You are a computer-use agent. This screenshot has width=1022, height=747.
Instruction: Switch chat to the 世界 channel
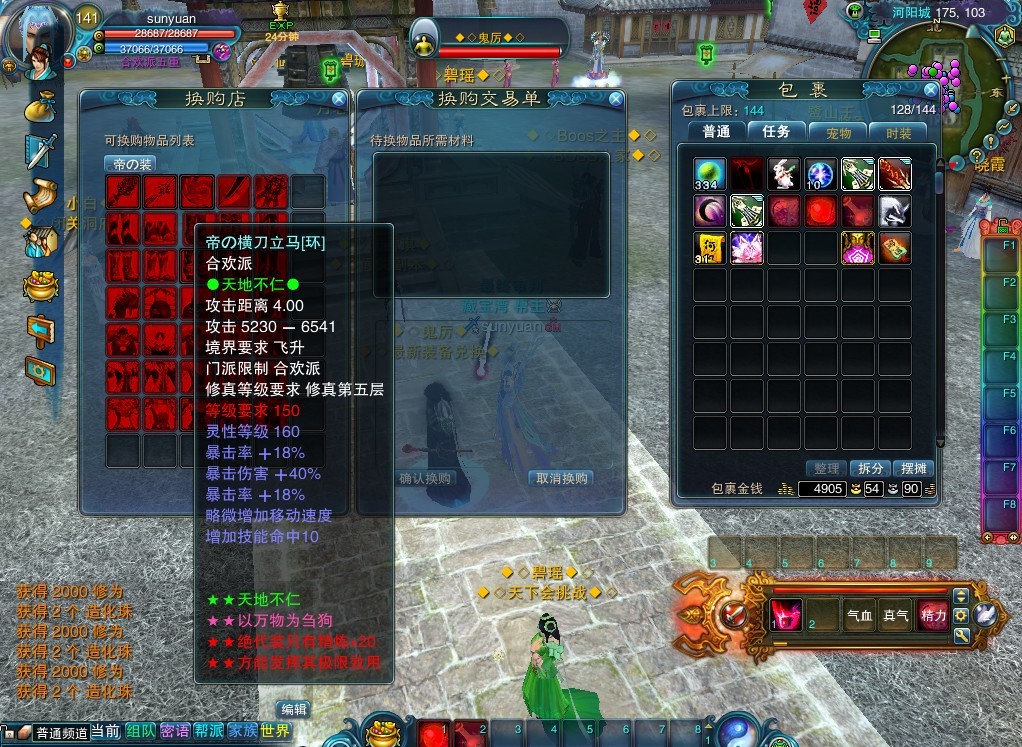click(275, 732)
